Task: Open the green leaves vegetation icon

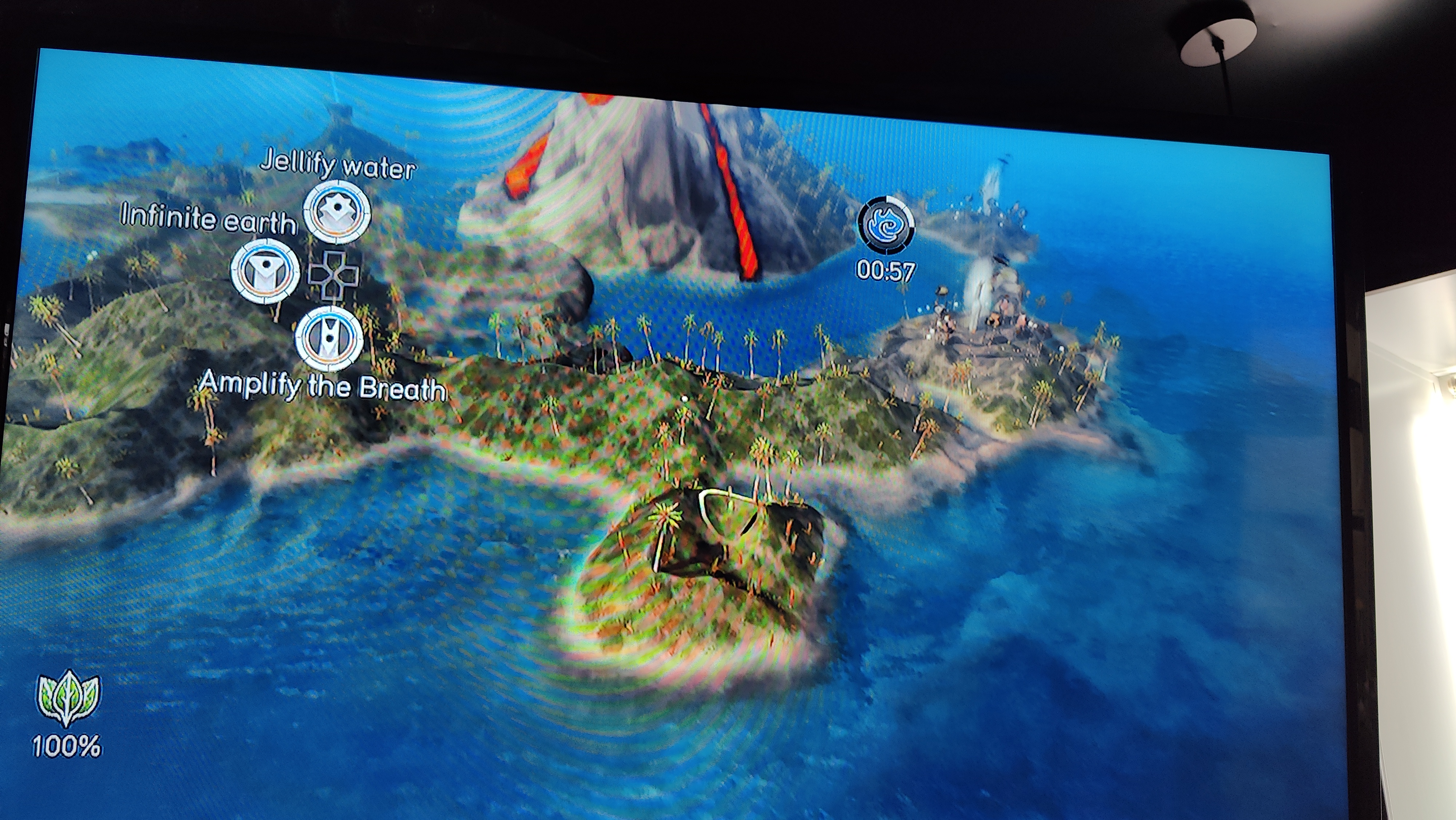Action: [x=68, y=698]
